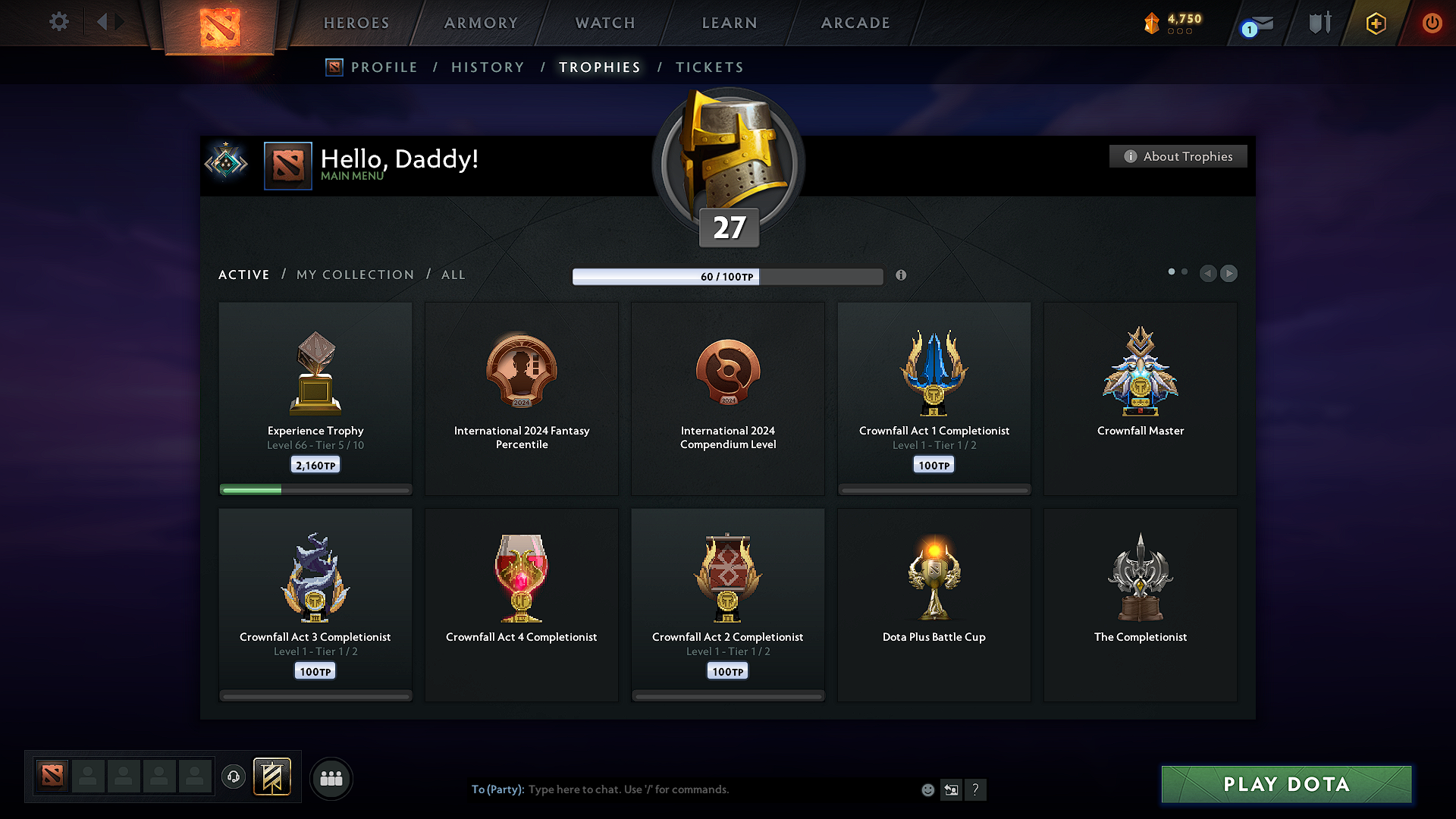The width and height of the screenshot is (1456, 819).
Task: Type in the party chat input field
Action: tap(682, 789)
